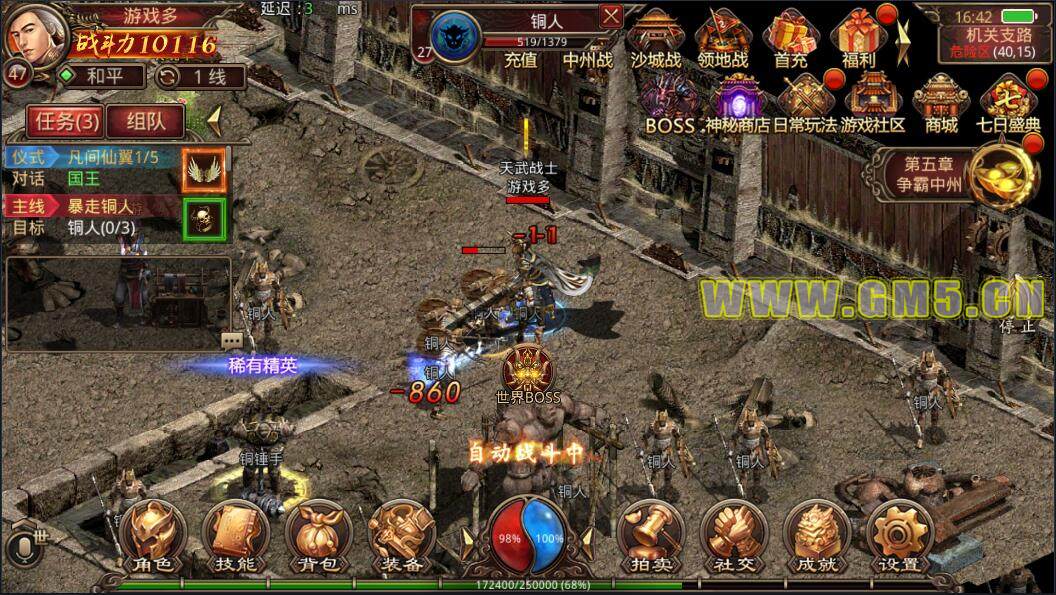Screen dimensions: 1056x595
Task: Open the 拍卖 auction house
Action: 651,536
